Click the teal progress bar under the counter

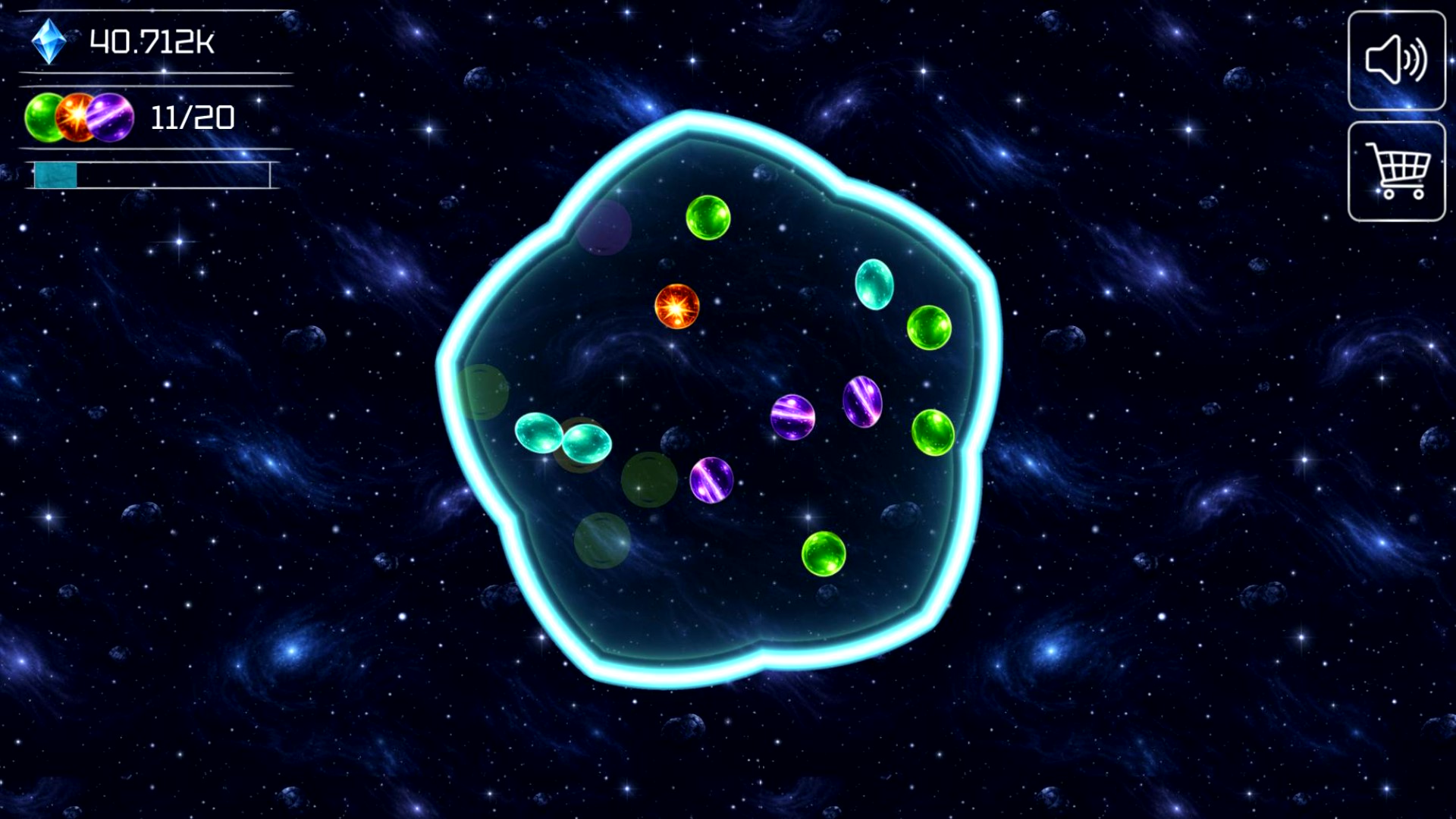[55, 174]
